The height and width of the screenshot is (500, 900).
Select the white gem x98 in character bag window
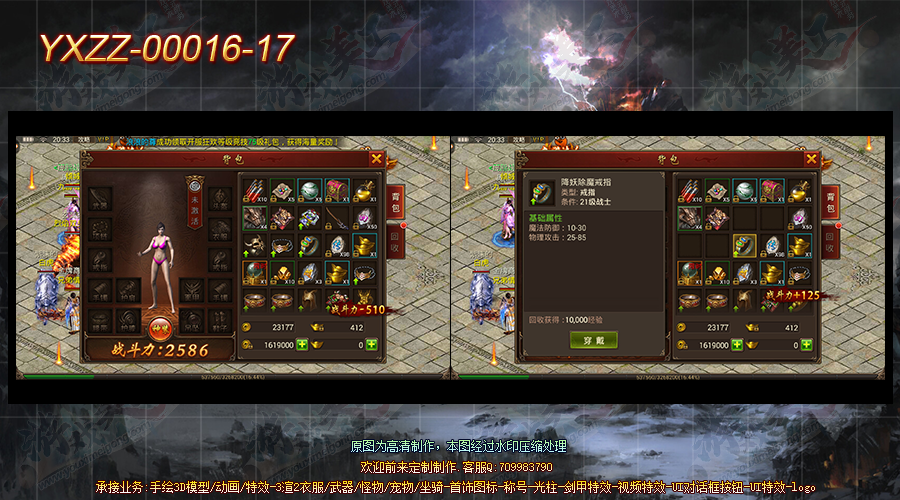pos(337,245)
